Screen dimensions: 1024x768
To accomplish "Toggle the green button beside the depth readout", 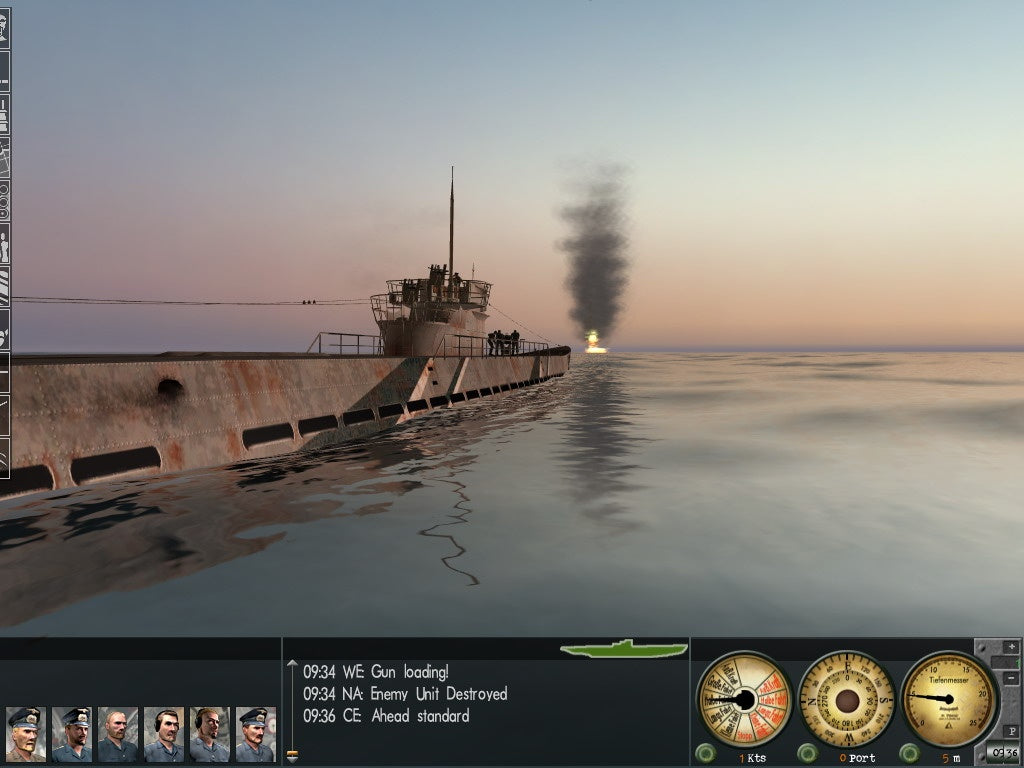I will pyautogui.click(x=909, y=753).
